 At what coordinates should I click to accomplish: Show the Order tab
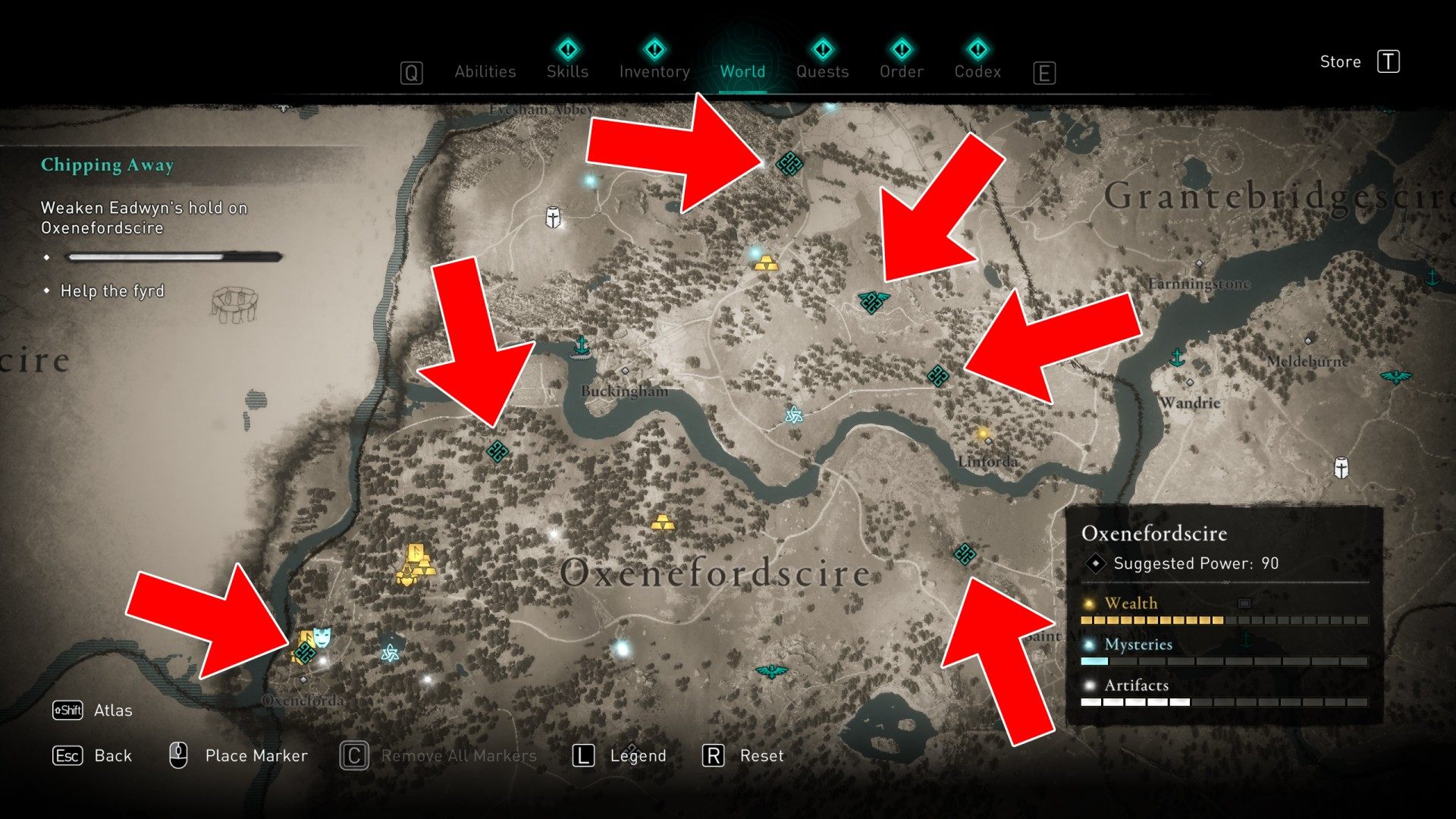(902, 71)
